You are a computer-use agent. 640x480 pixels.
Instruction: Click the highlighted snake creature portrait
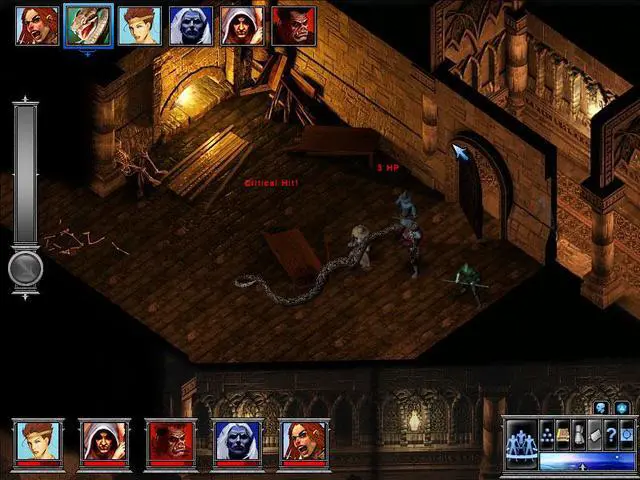pos(87,25)
